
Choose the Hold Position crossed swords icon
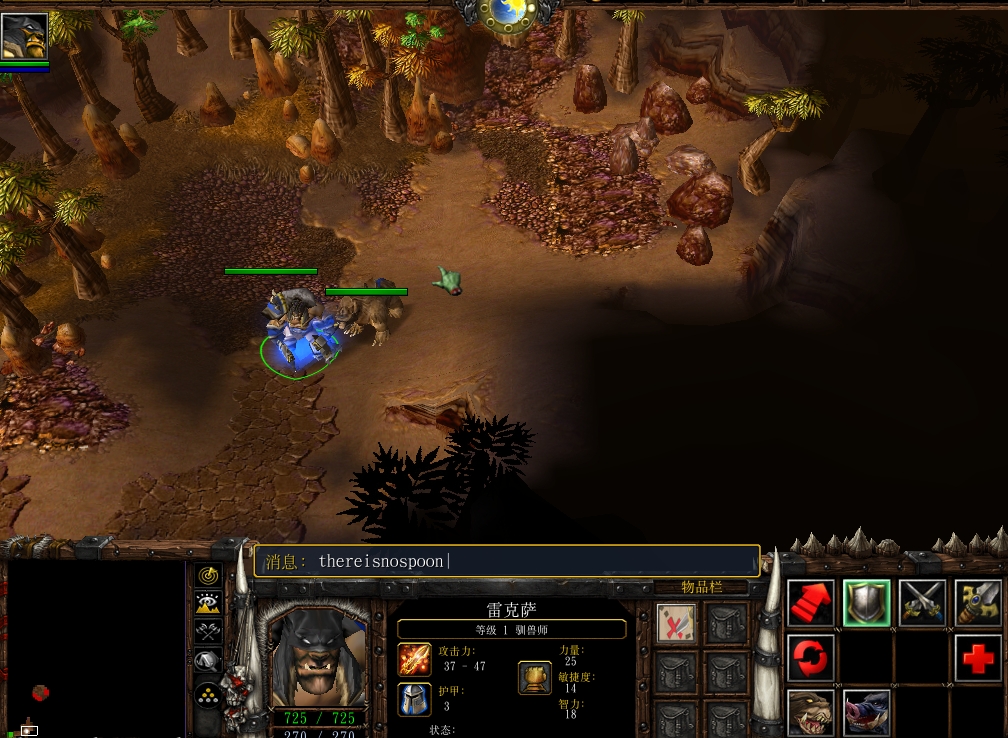click(x=922, y=604)
